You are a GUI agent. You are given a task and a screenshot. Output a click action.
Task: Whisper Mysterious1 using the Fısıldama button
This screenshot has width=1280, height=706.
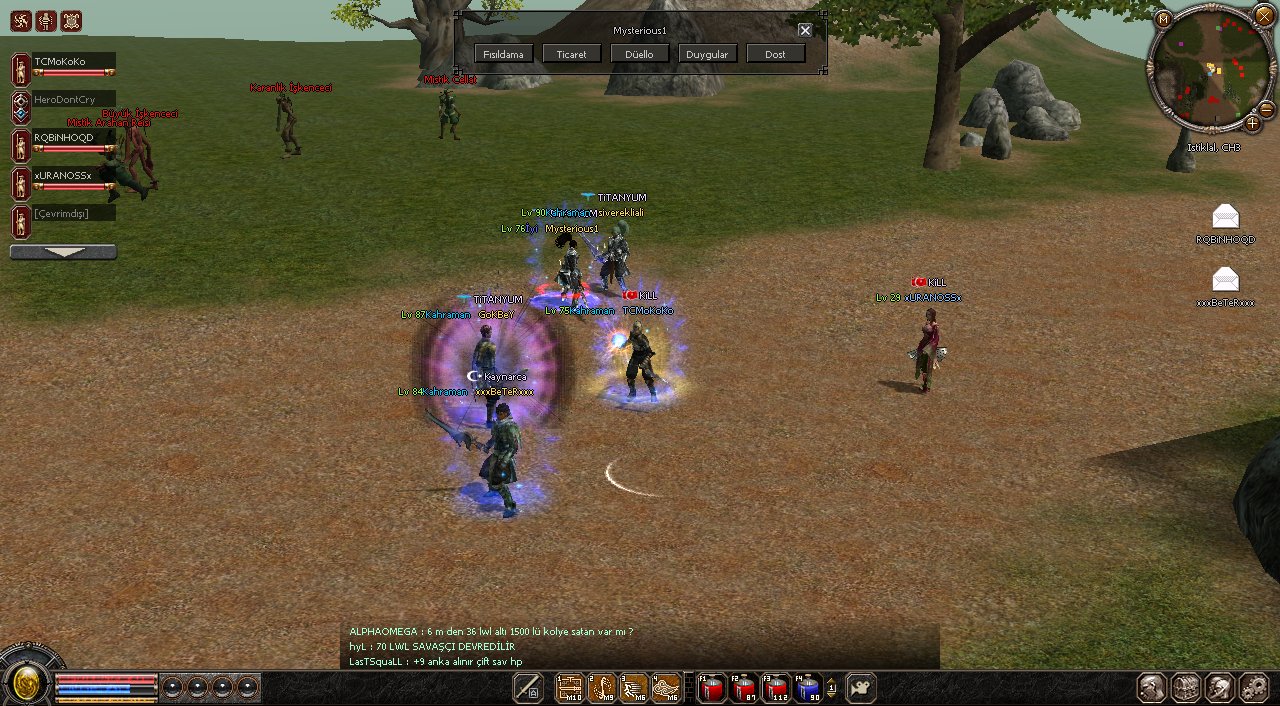(503, 54)
